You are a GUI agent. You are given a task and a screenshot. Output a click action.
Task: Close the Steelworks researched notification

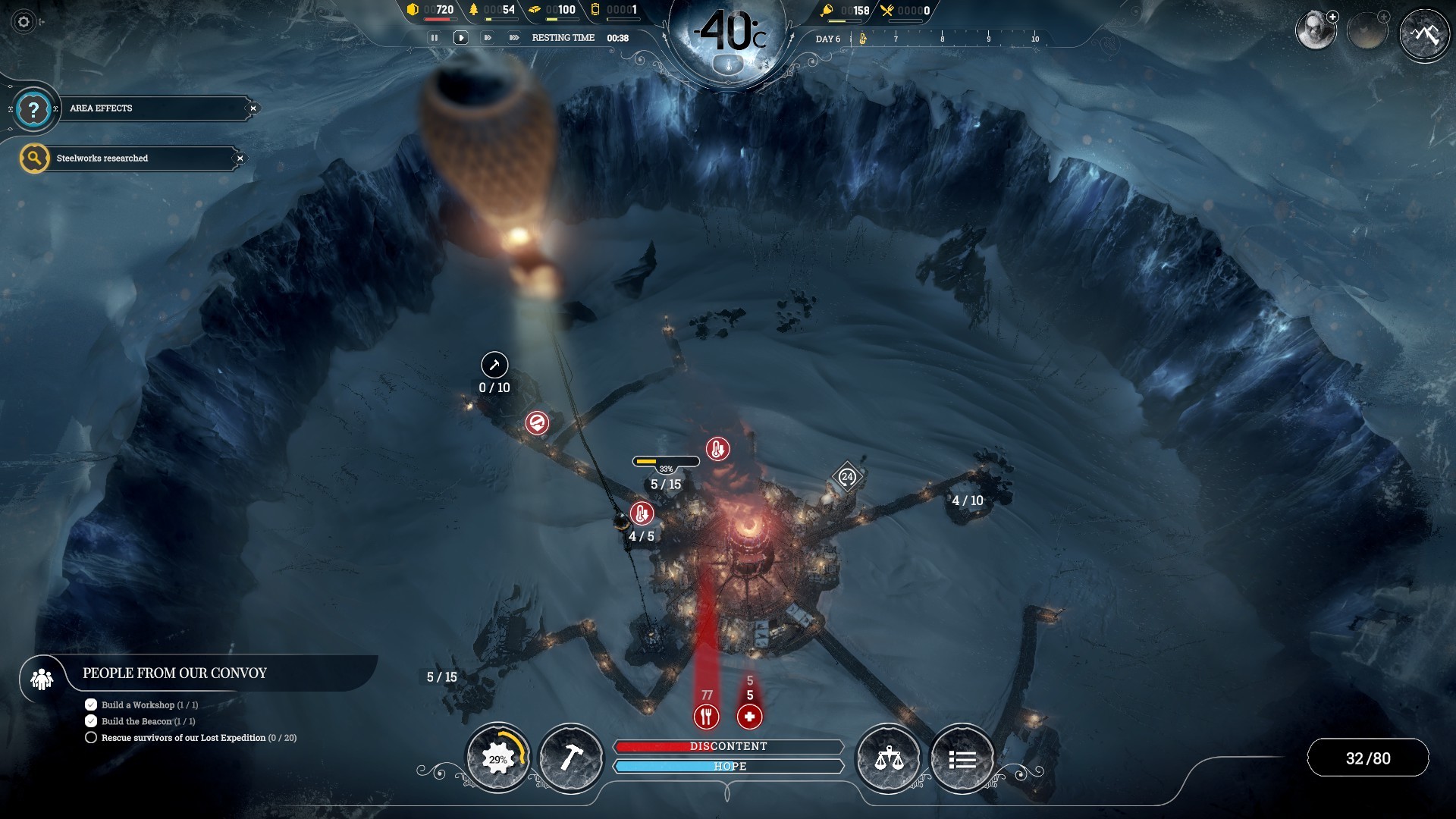click(240, 158)
